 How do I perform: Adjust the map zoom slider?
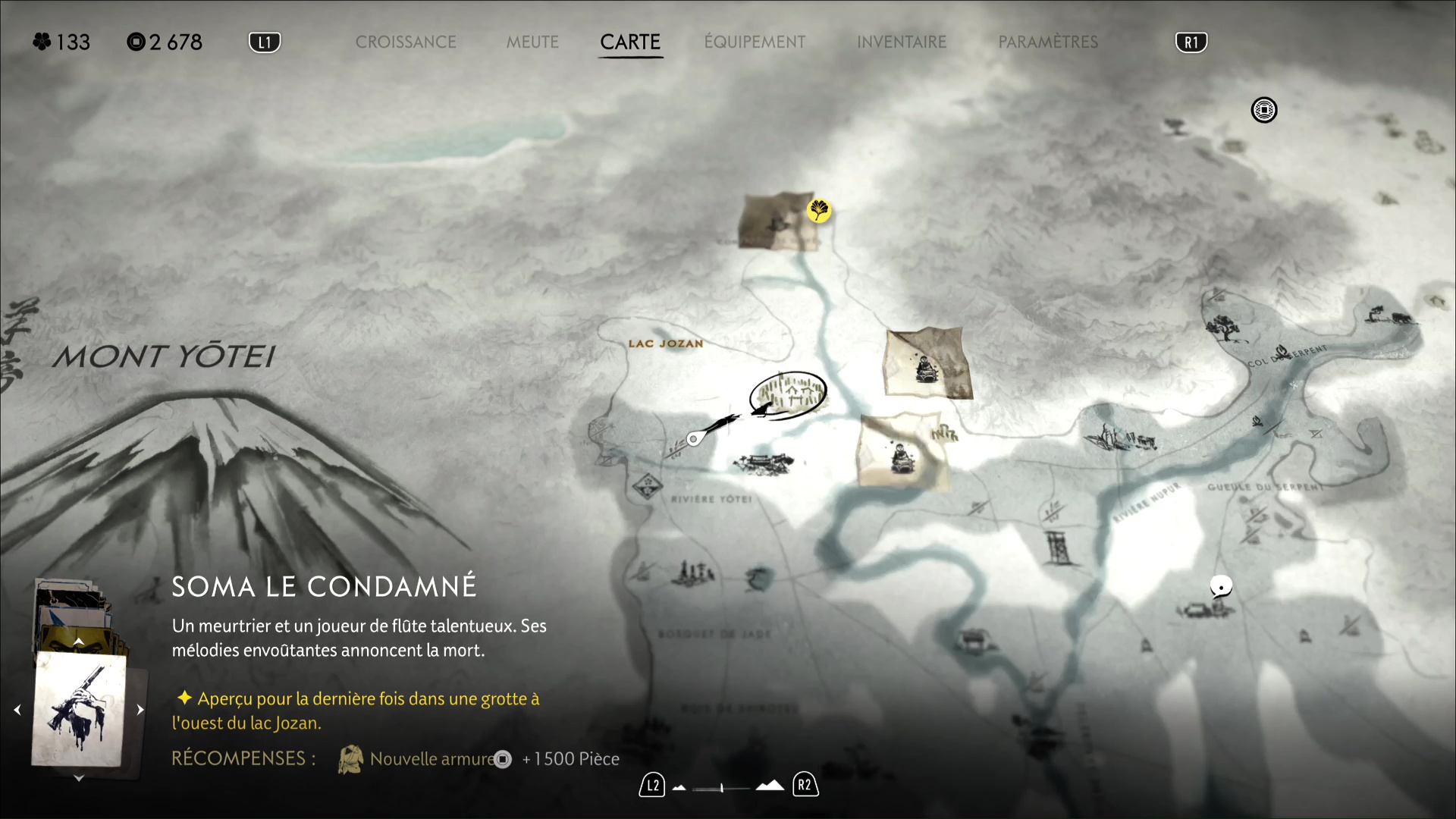pos(721,788)
